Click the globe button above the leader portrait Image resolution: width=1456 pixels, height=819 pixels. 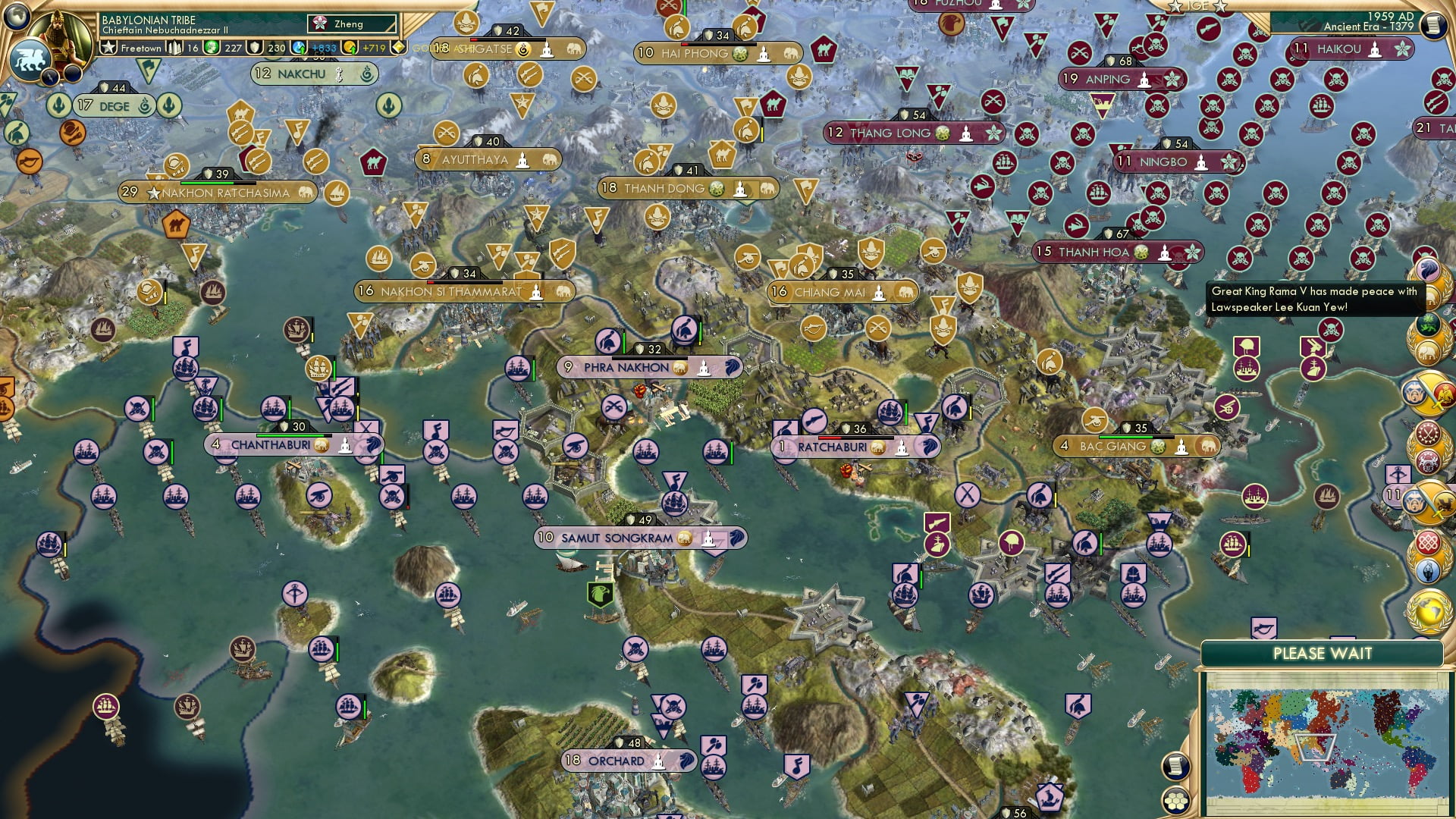17,14
